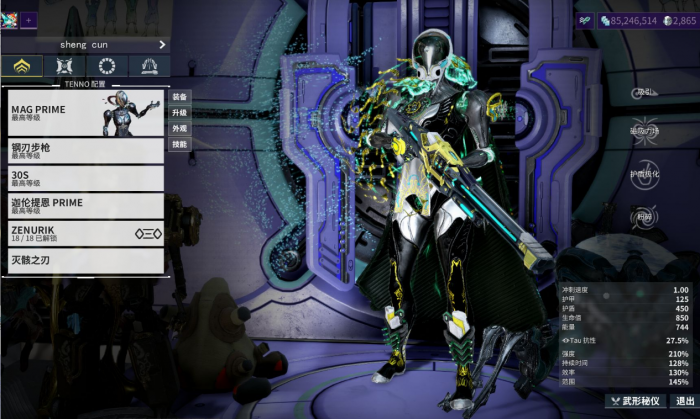The image size is (700, 419).
Task: Choose the 30S weapon slot
Action: click(x=83, y=179)
